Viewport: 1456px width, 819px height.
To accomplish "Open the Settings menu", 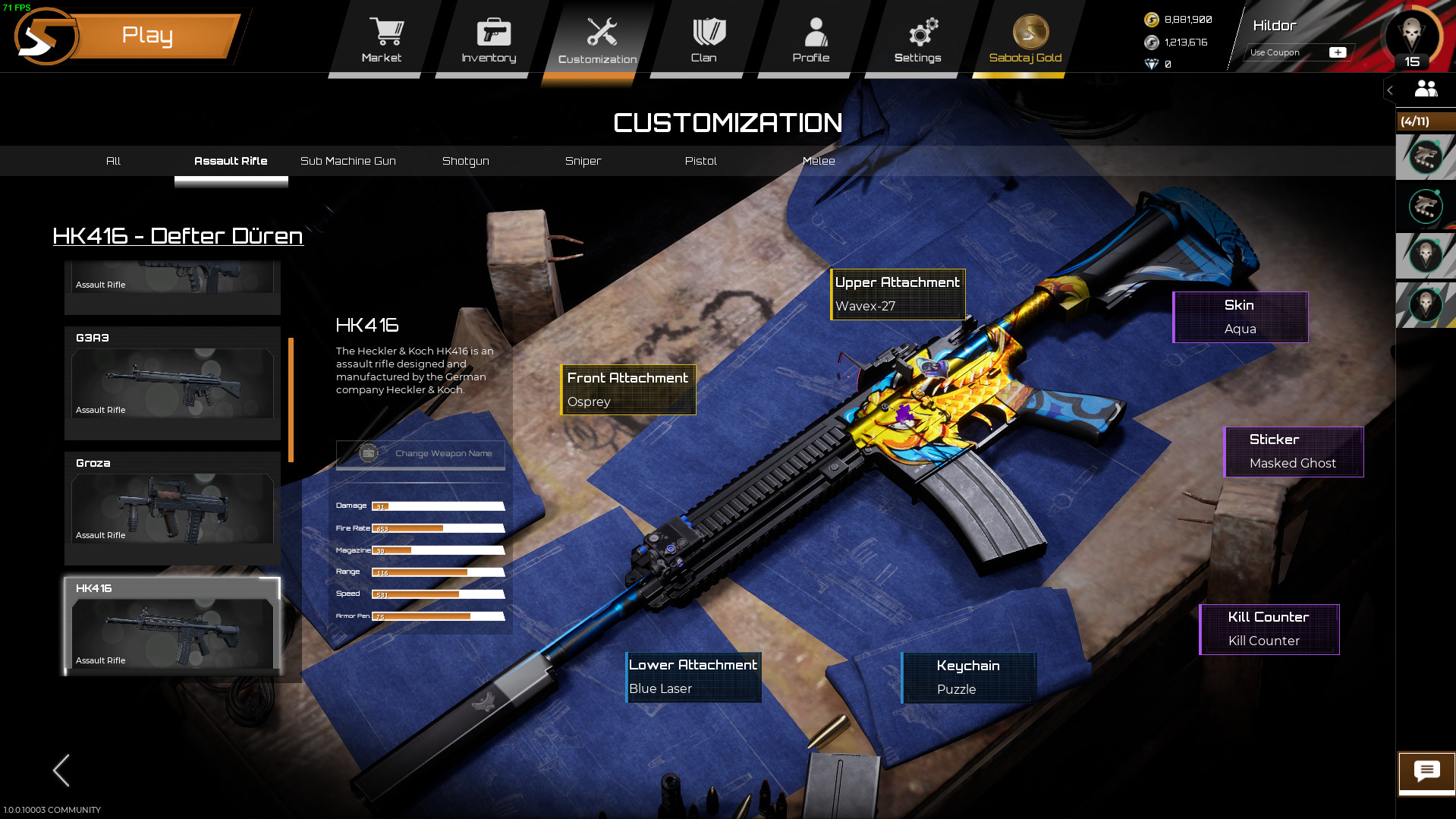I will click(918, 40).
